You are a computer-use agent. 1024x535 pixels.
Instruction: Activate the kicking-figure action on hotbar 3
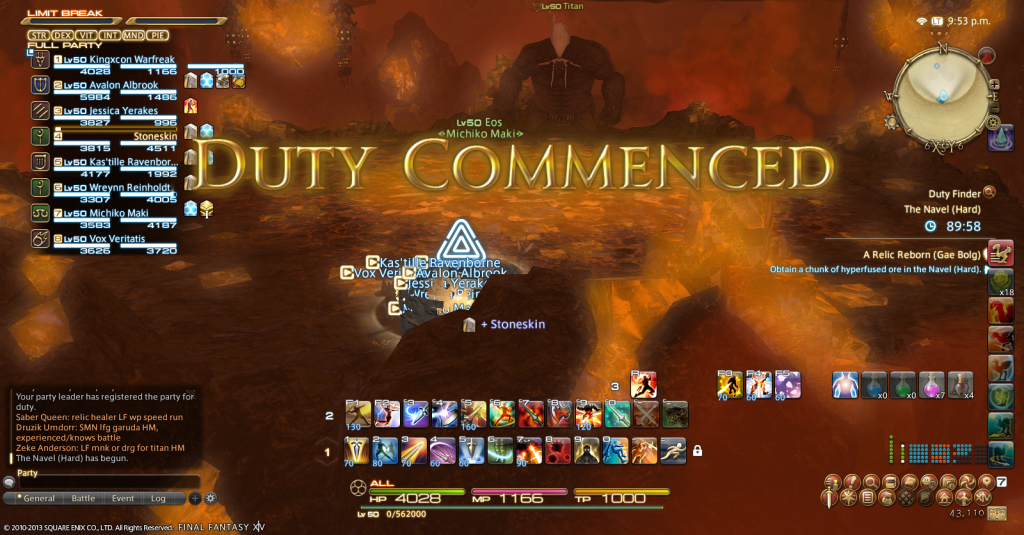pos(643,384)
